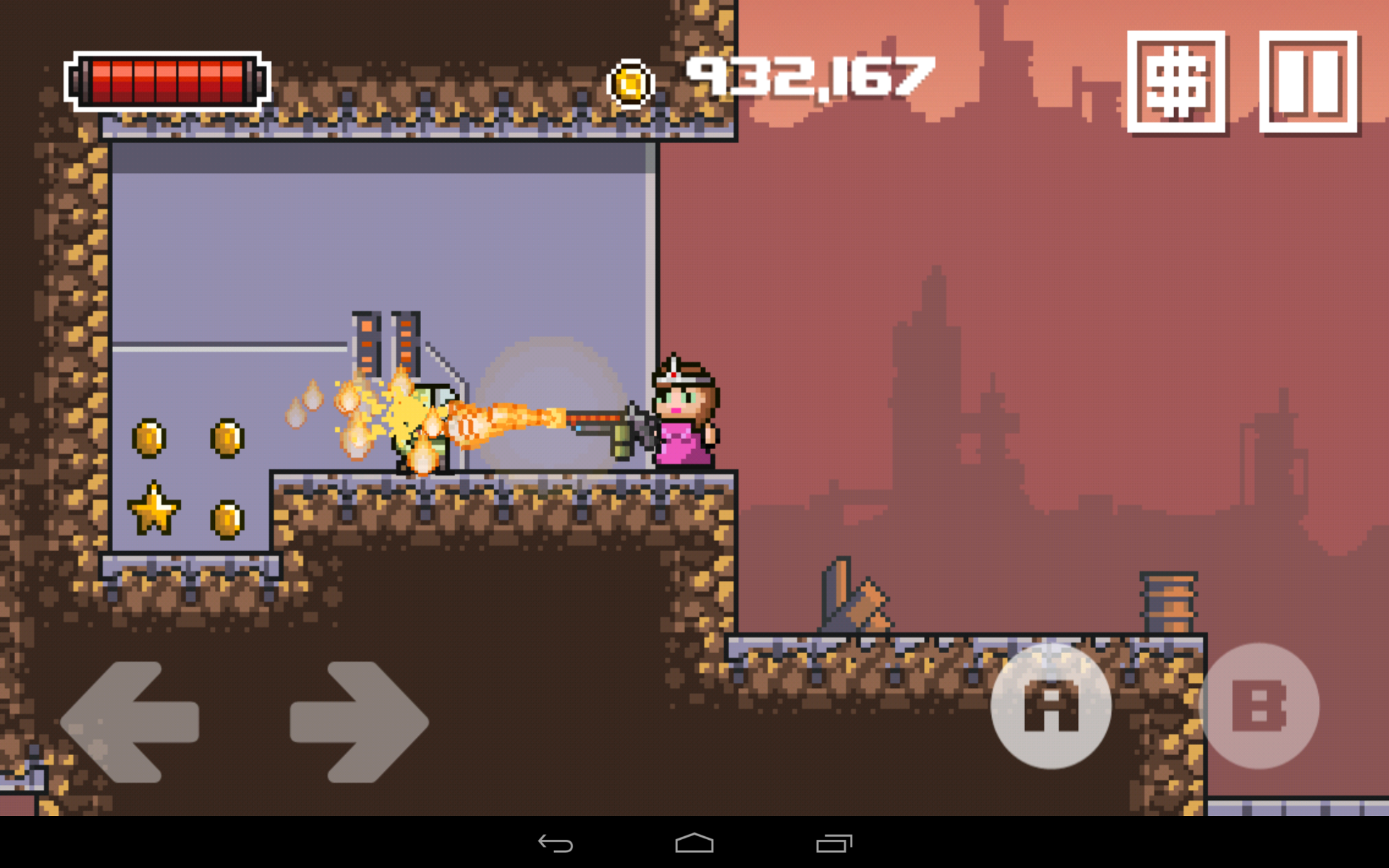Tap the Android home navigation icon
This screenshot has height=868, width=1389.
coord(694,843)
